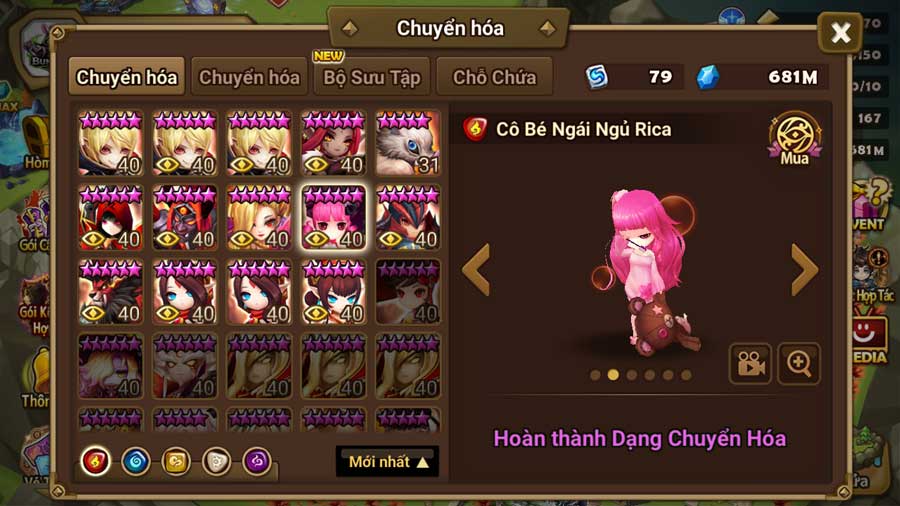900x506 pixels.
Task: Close the Chuyển hóa window
Action: (840, 33)
